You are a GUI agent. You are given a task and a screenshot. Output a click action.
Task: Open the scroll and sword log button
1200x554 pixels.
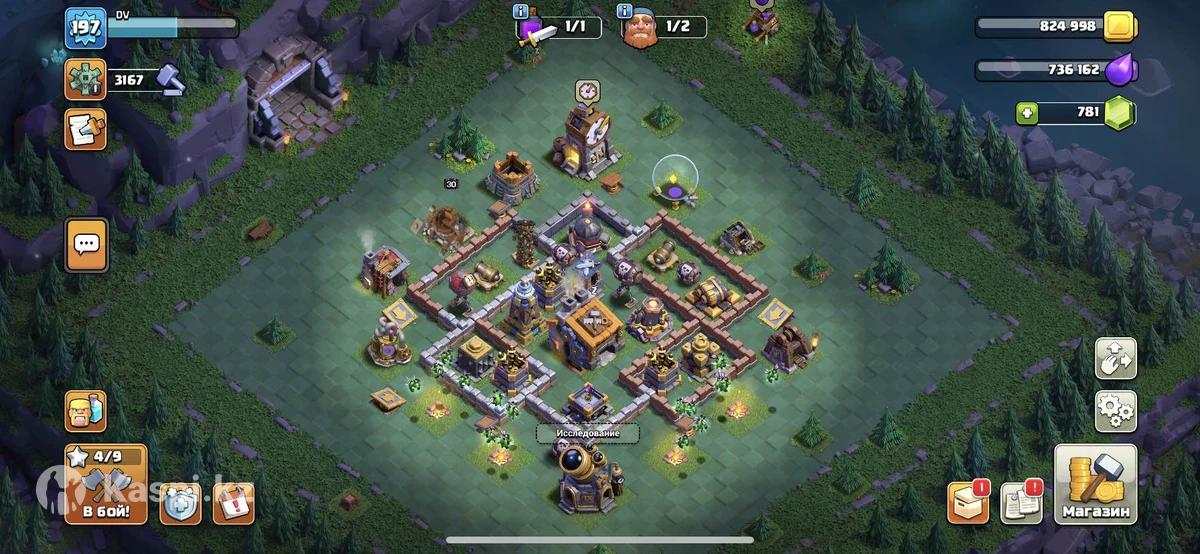click(85, 129)
